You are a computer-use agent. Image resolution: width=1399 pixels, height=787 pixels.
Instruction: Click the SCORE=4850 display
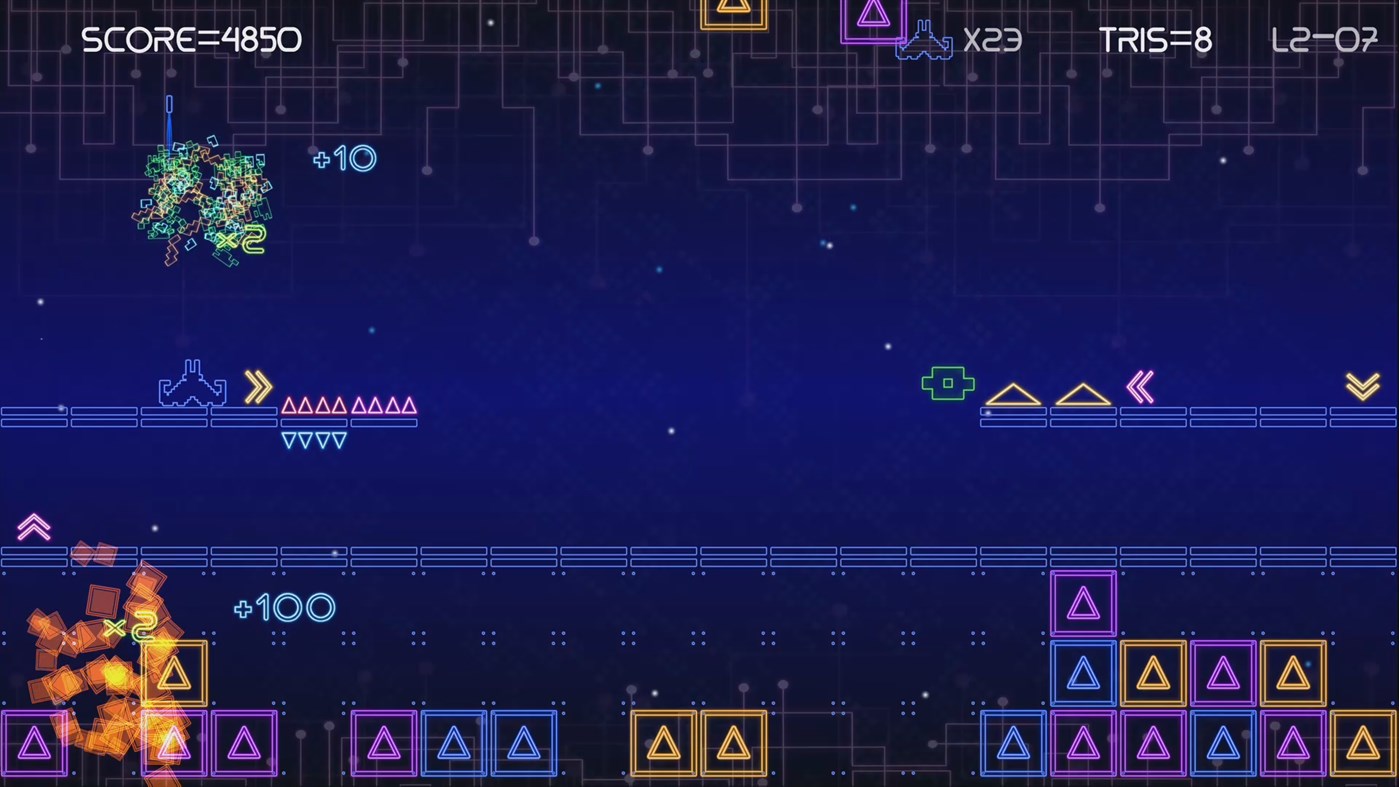pyautogui.click(x=191, y=39)
